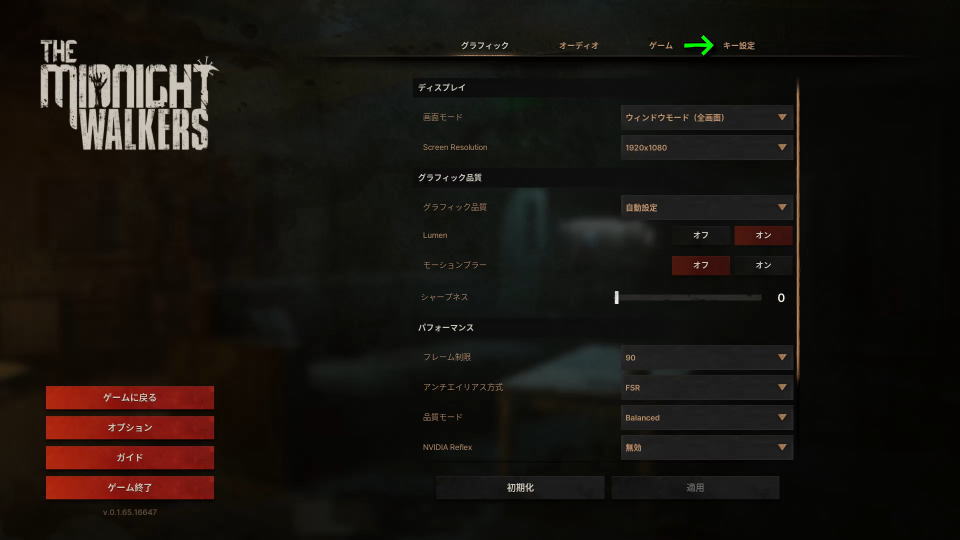Turn Lumen off

[x=701, y=235]
